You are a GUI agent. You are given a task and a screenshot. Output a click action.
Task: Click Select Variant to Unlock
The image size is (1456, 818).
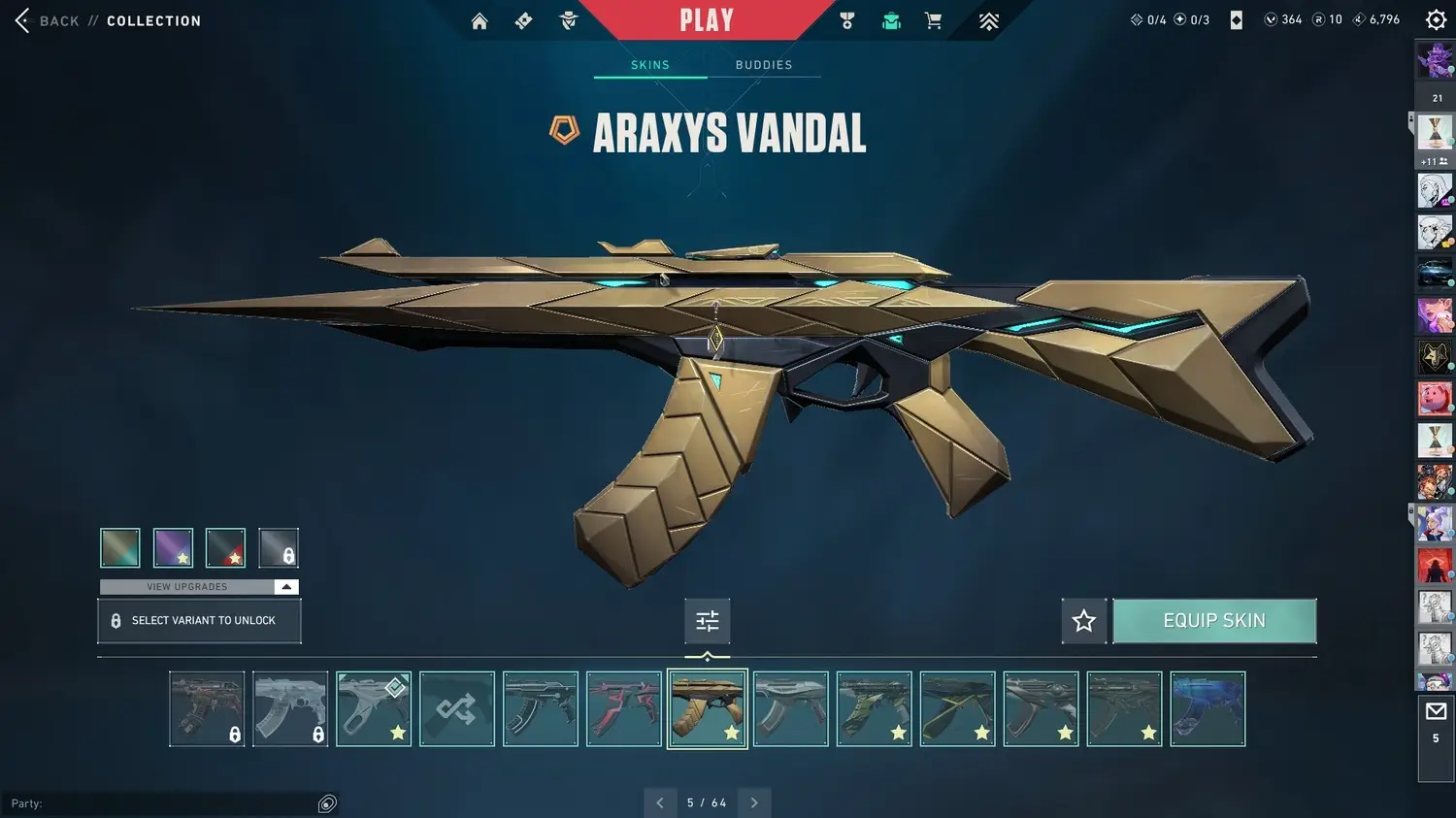click(x=199, y=621)
